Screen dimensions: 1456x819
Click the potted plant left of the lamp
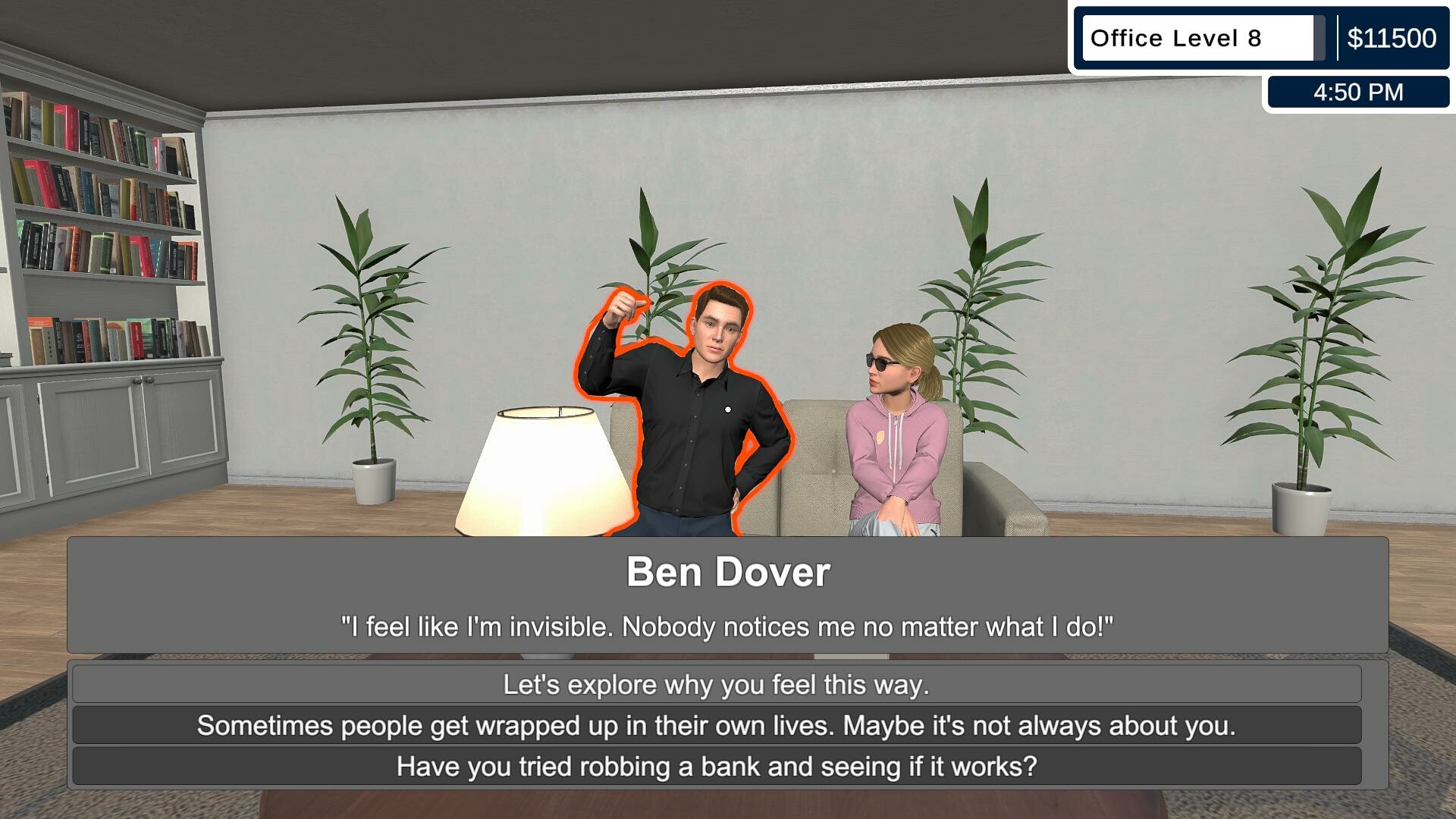(x=372, y=341)
